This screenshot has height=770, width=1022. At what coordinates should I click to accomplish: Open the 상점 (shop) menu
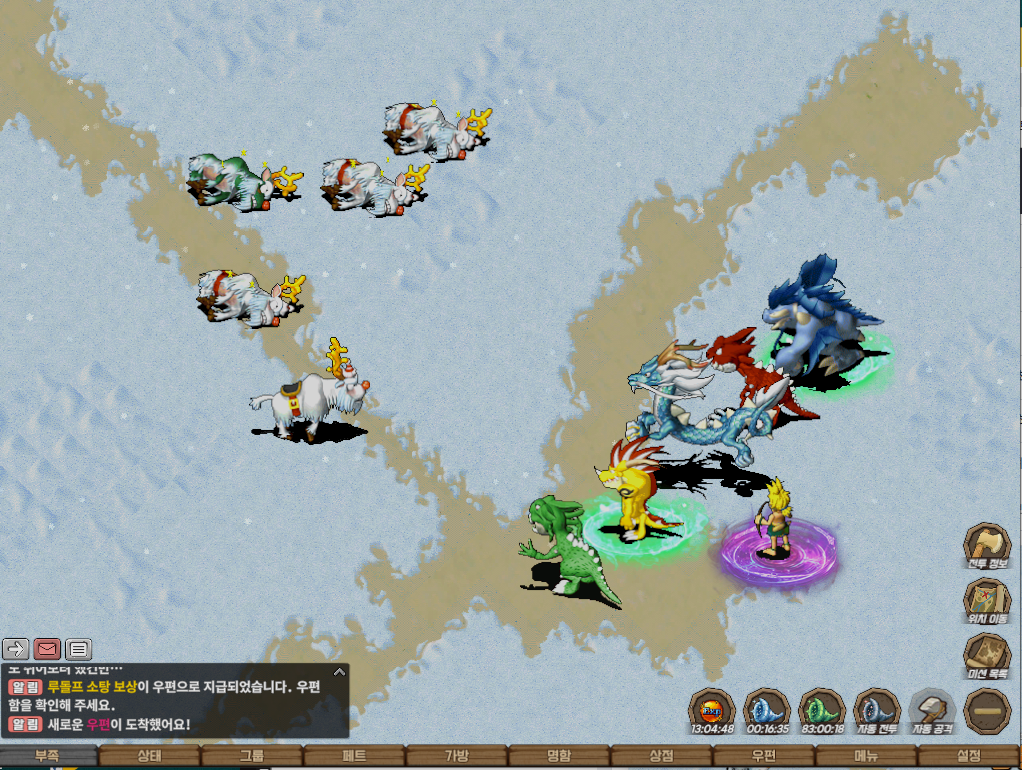[x=661, y=757]
